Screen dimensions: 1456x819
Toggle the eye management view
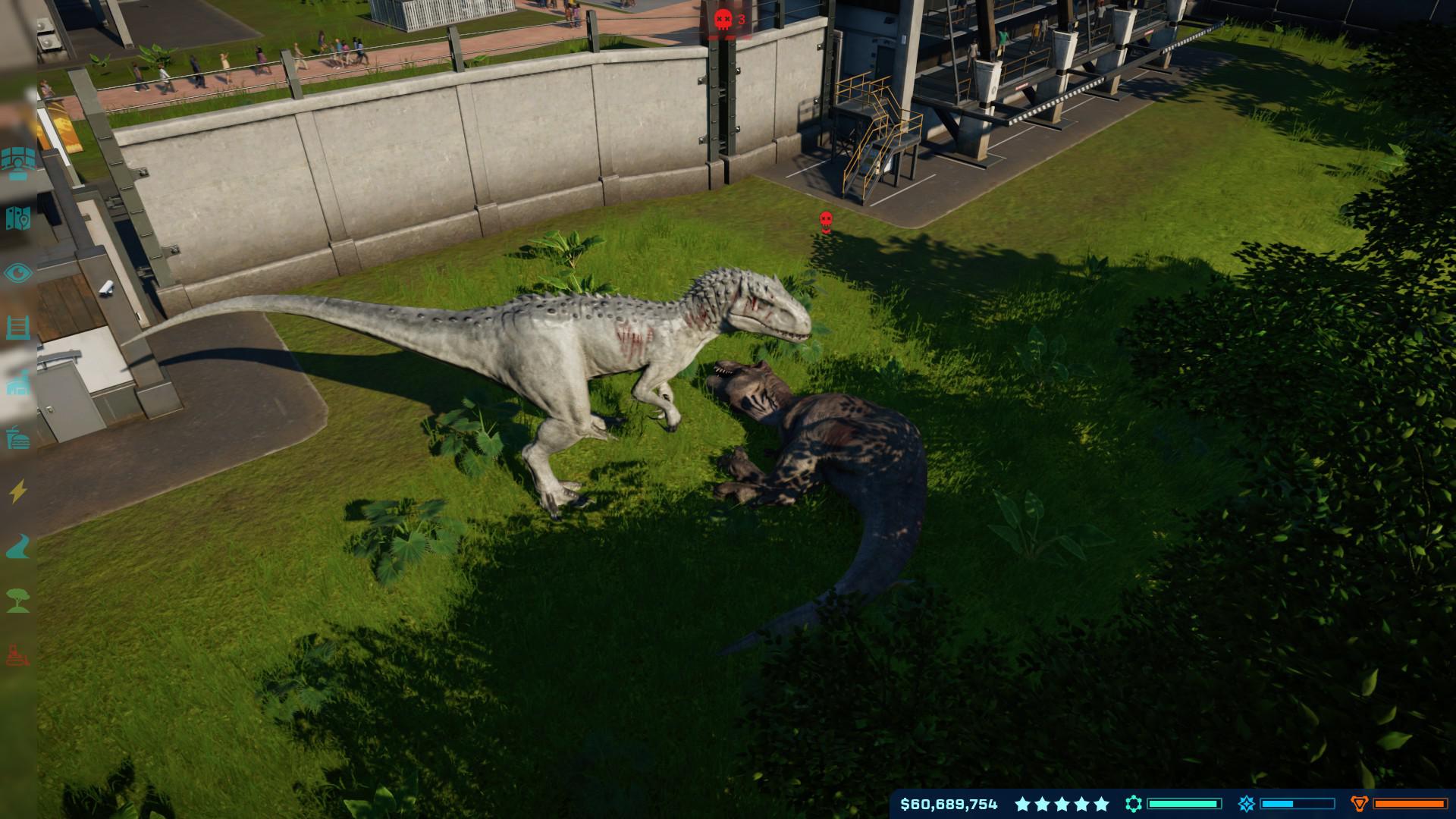point(17,273)
